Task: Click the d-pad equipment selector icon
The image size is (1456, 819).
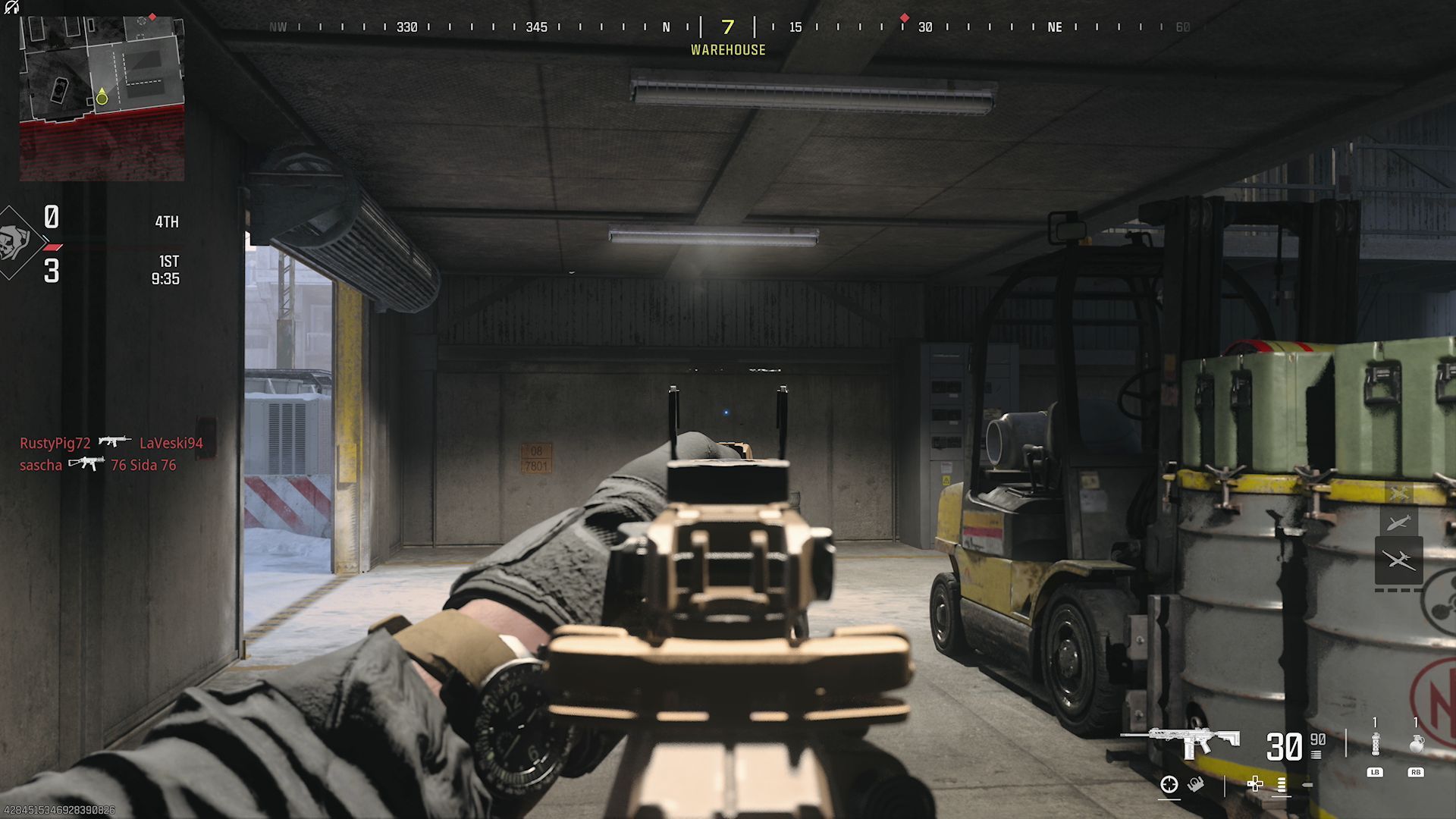Action: pos(1255,785)
